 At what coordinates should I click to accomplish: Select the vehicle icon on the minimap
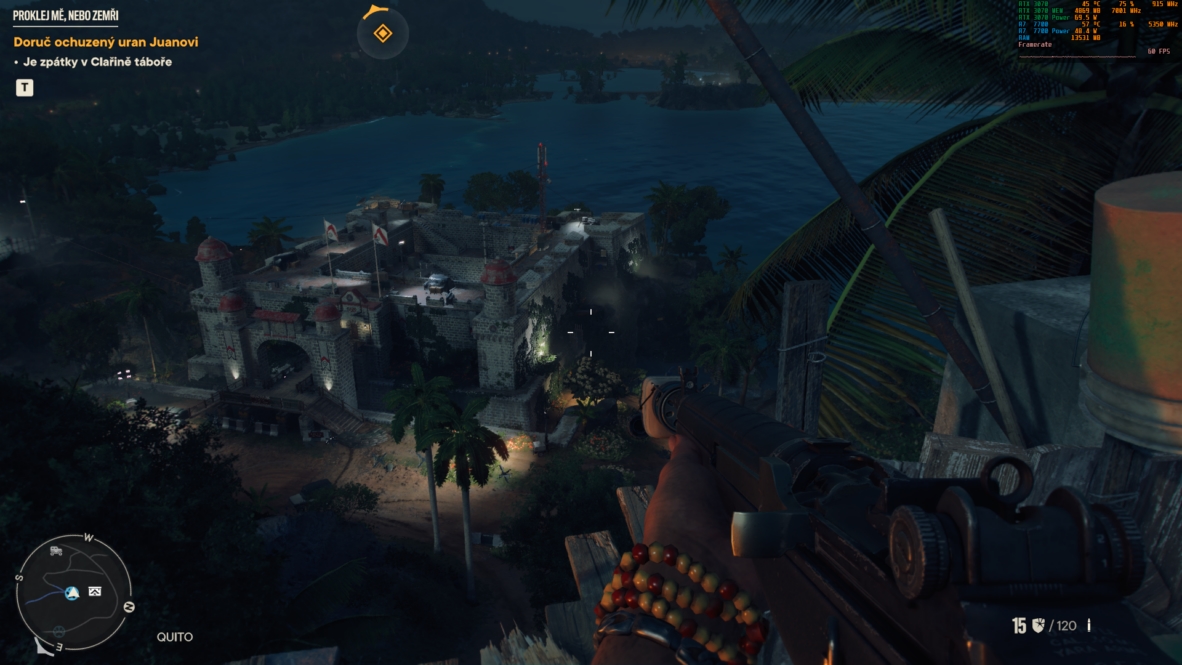point(57,551)
